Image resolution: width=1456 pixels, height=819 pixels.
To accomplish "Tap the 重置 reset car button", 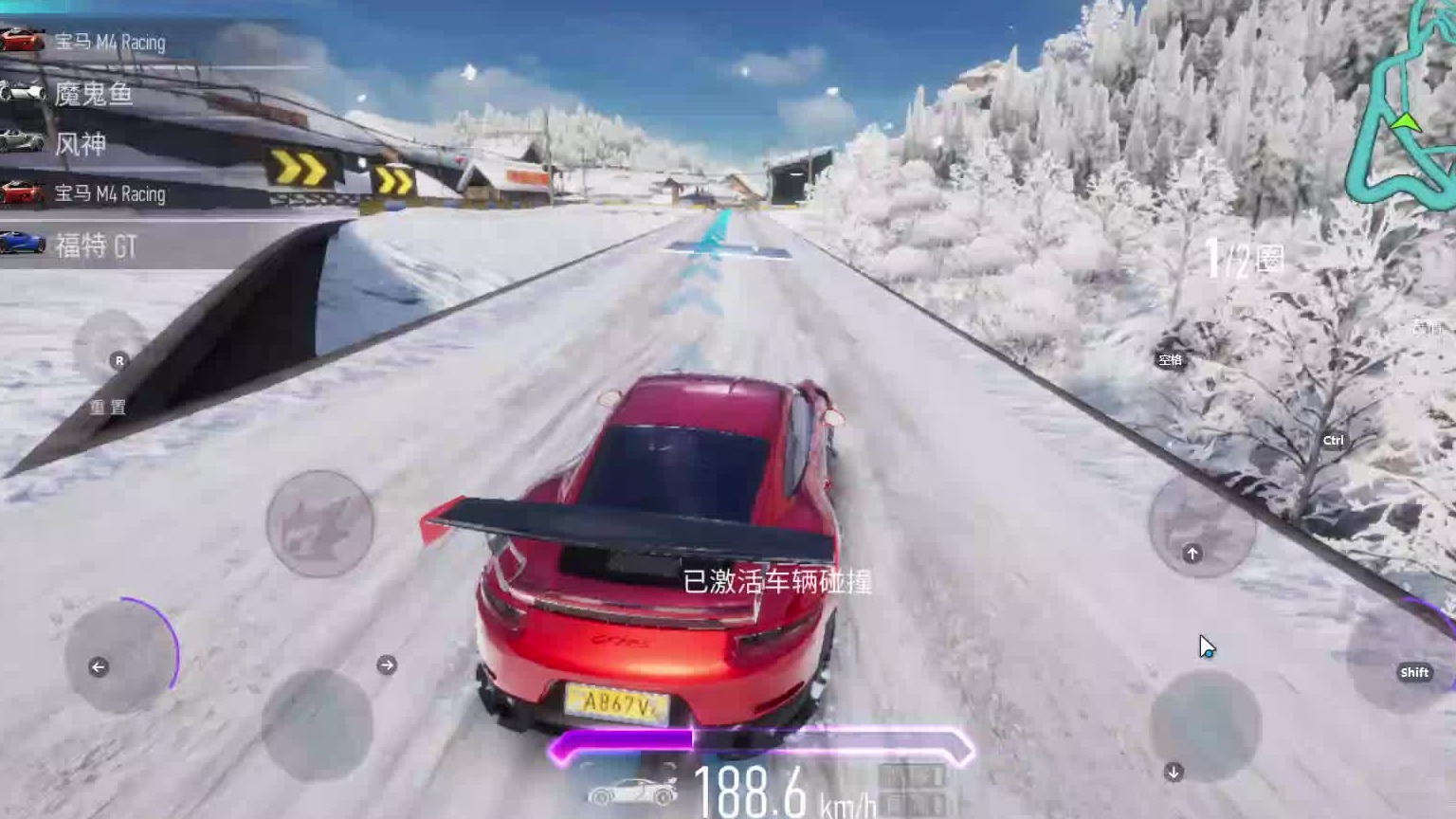I will click(109, 349).
